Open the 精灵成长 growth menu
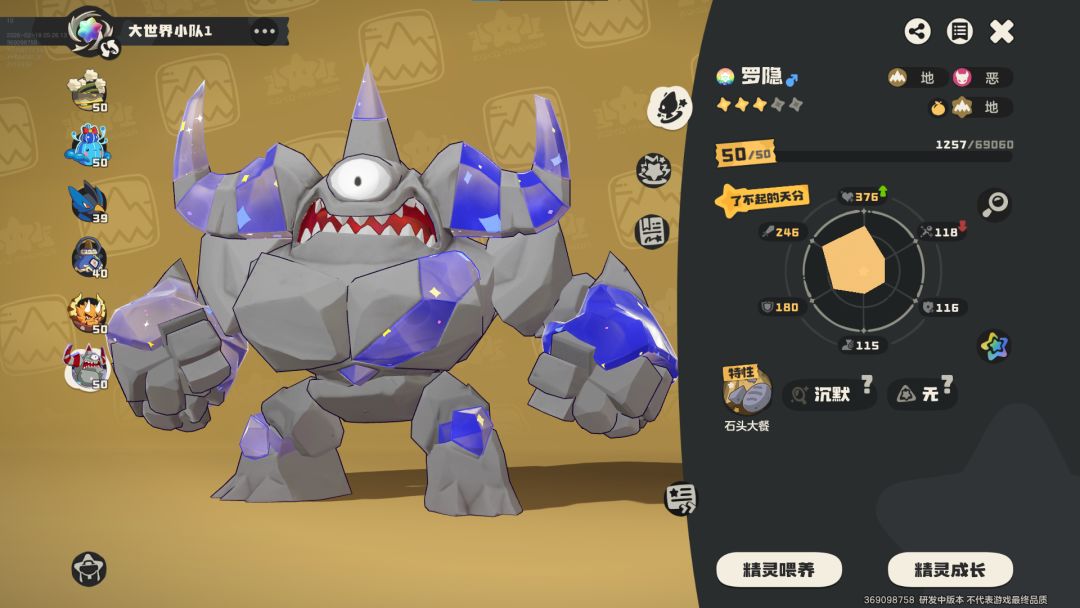 pos(950,570)
